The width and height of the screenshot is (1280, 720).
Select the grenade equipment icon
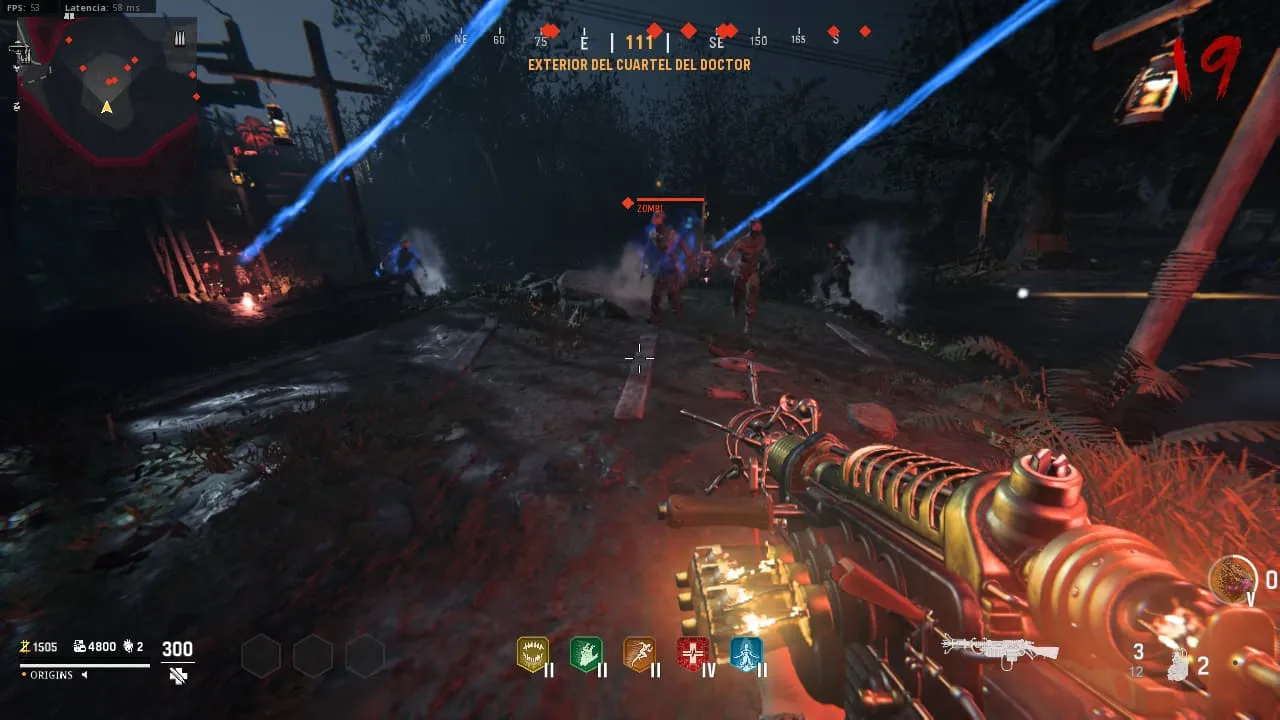coord(1180,664)
